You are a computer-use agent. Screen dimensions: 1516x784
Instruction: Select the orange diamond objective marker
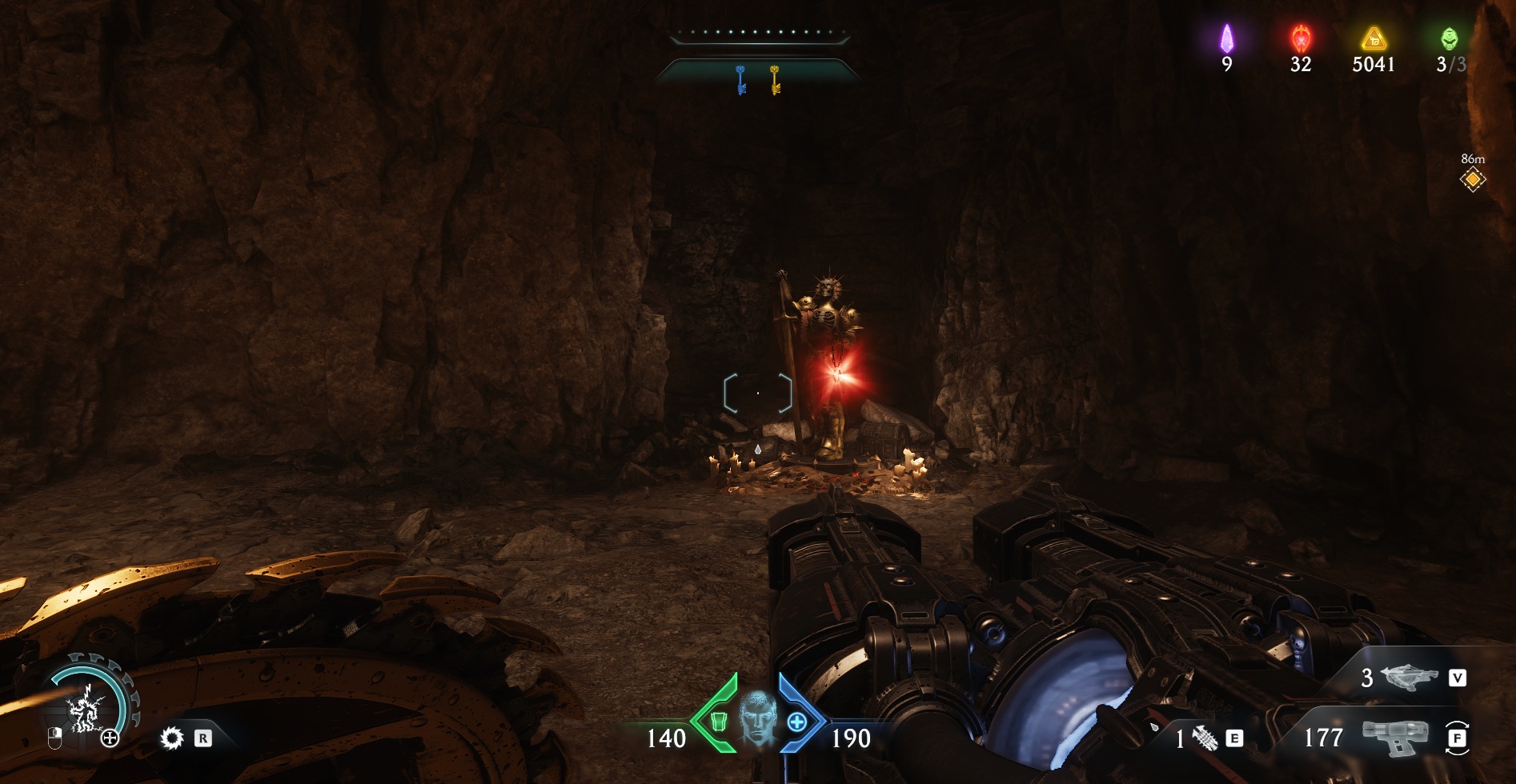(1472, 180)
